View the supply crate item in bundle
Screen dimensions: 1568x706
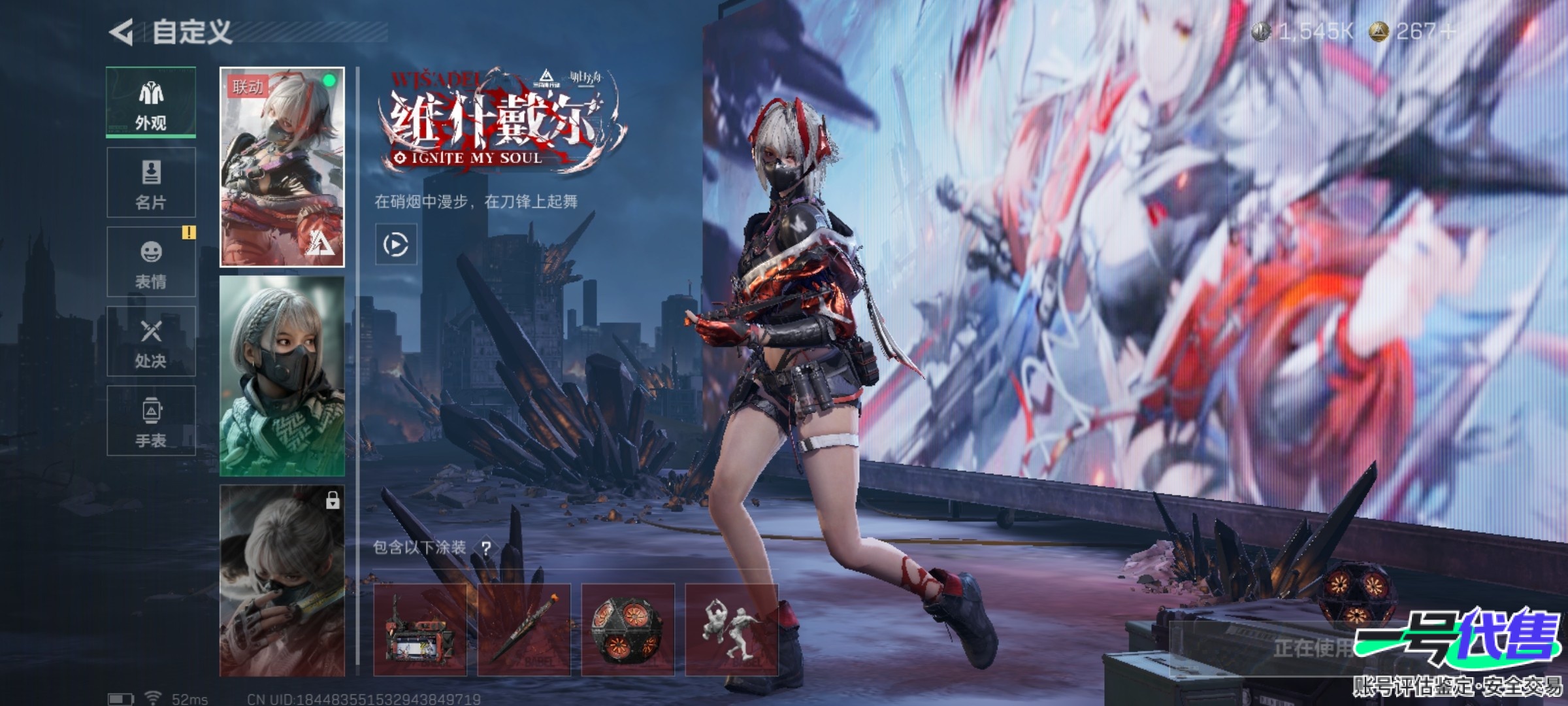[420, 630]
